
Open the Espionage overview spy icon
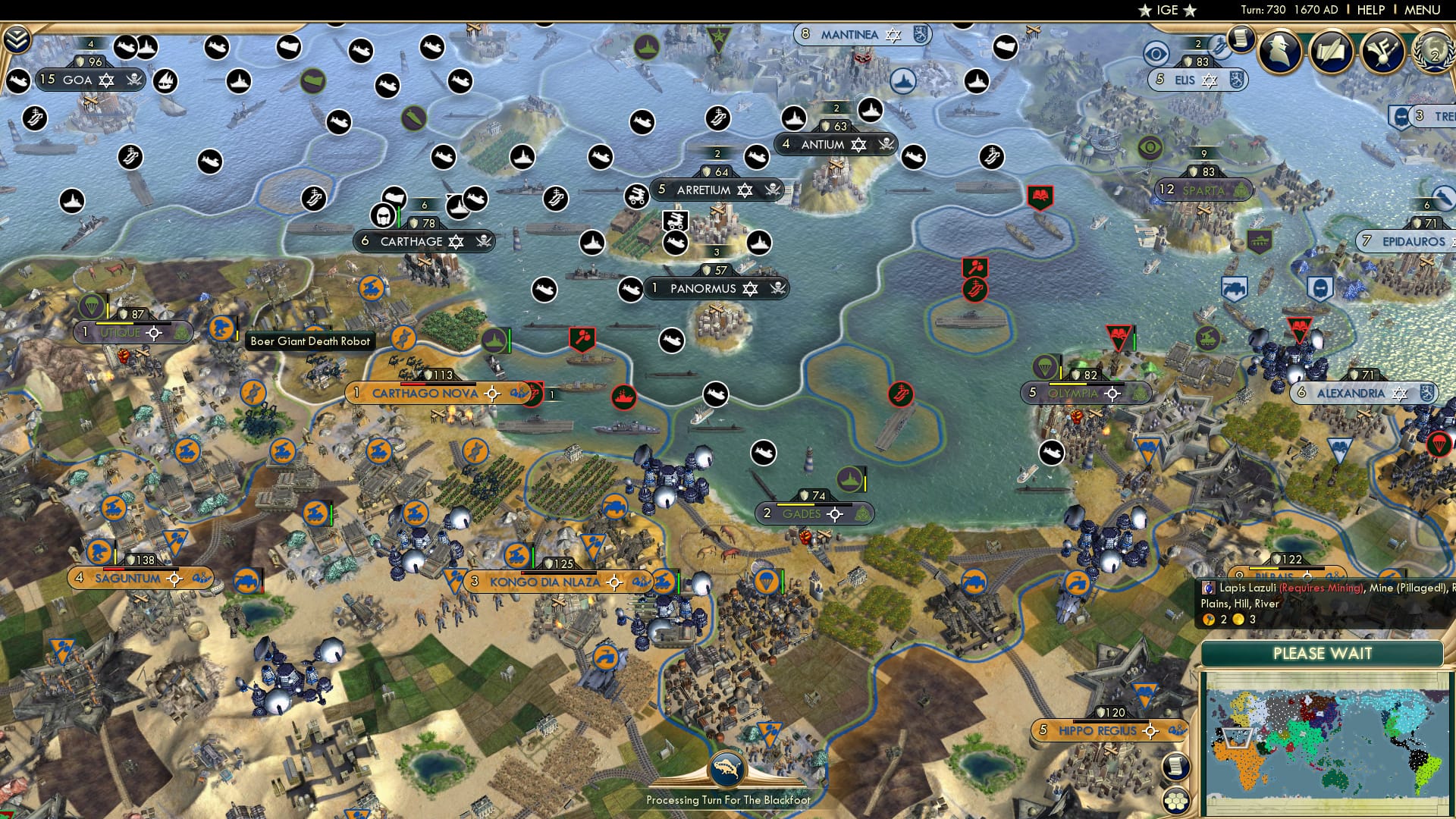coord(1282,53)
